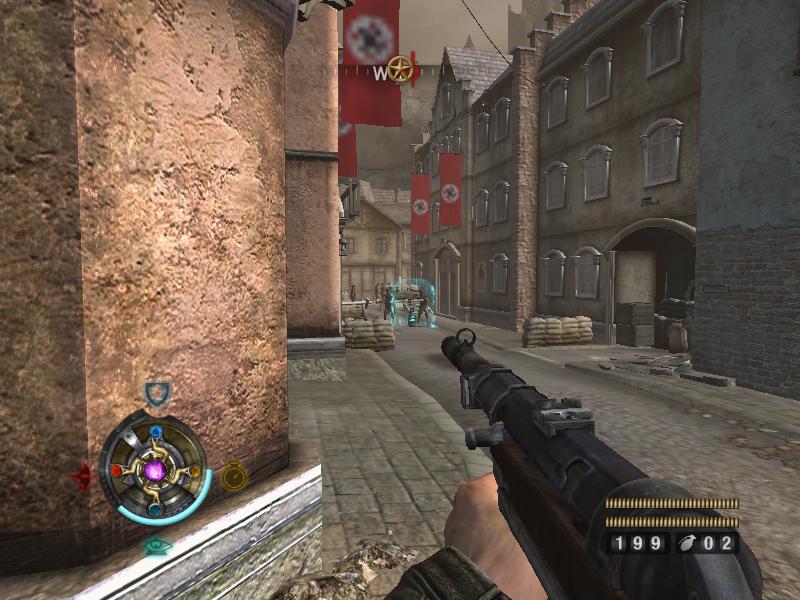This screenshot has height=600, width=800.
Task: Click the purple gem in the Veil medallion
Action: (155, 469)
